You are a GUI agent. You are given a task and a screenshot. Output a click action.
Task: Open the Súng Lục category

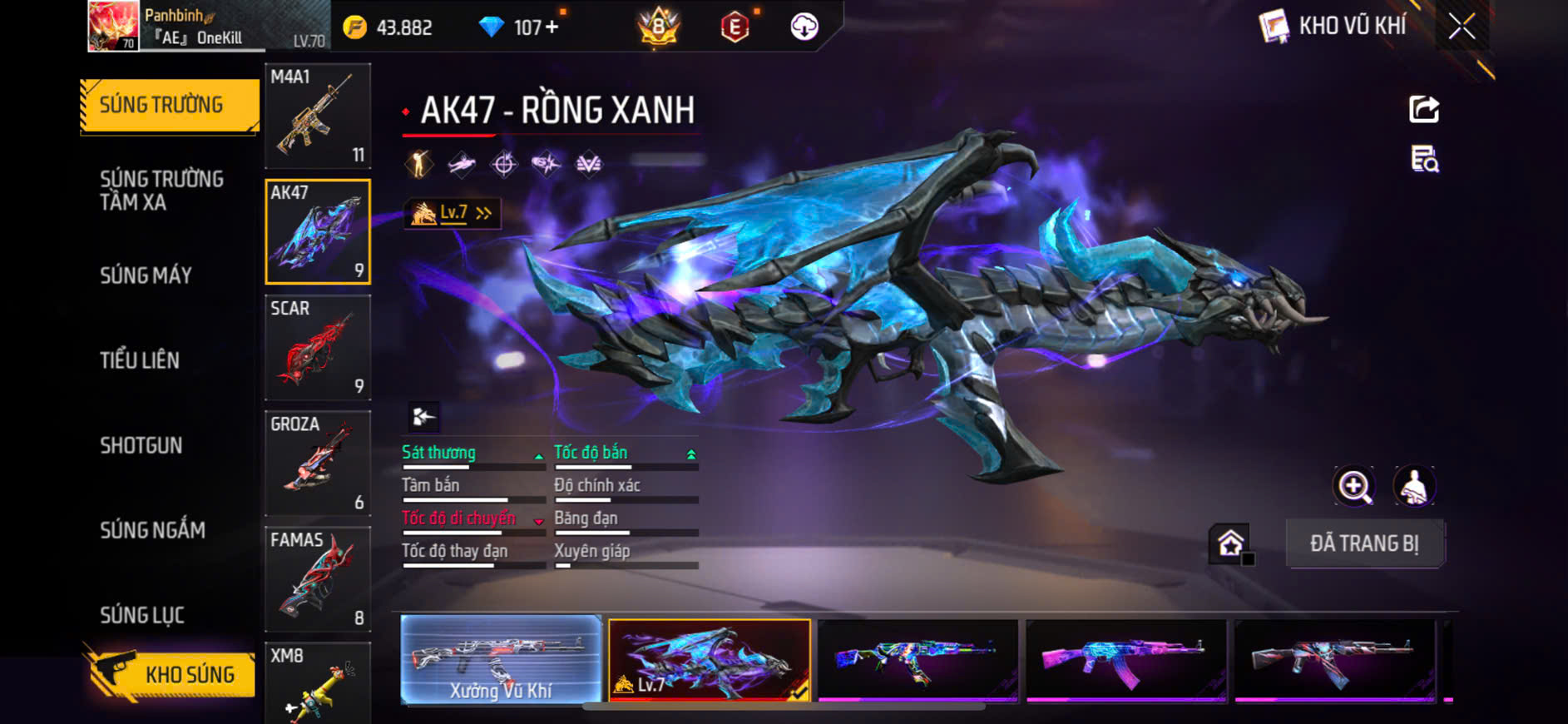point(142,615)
